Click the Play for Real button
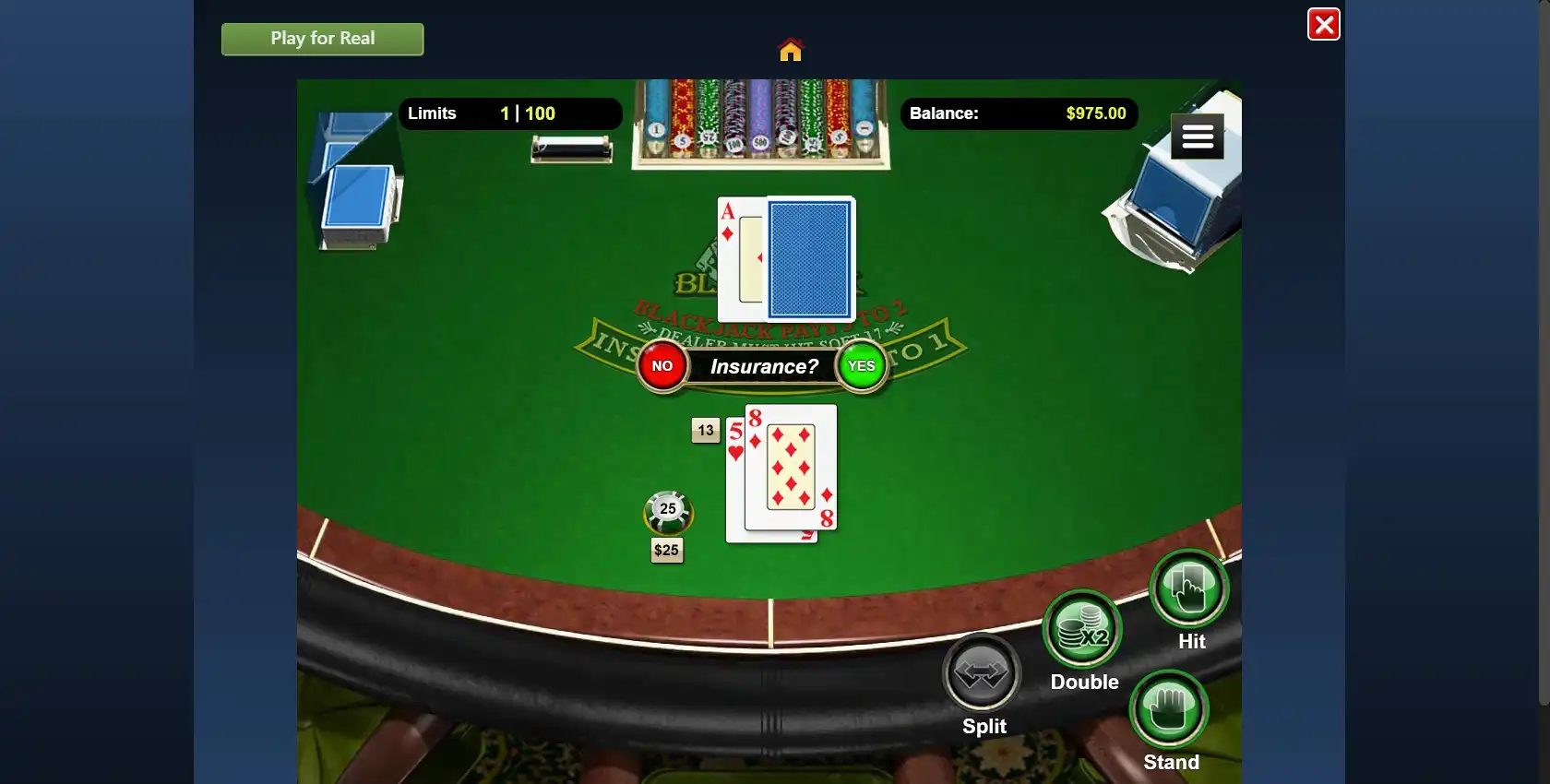Viewport: 1550px width, 784px height. click(x=322, y=39)
